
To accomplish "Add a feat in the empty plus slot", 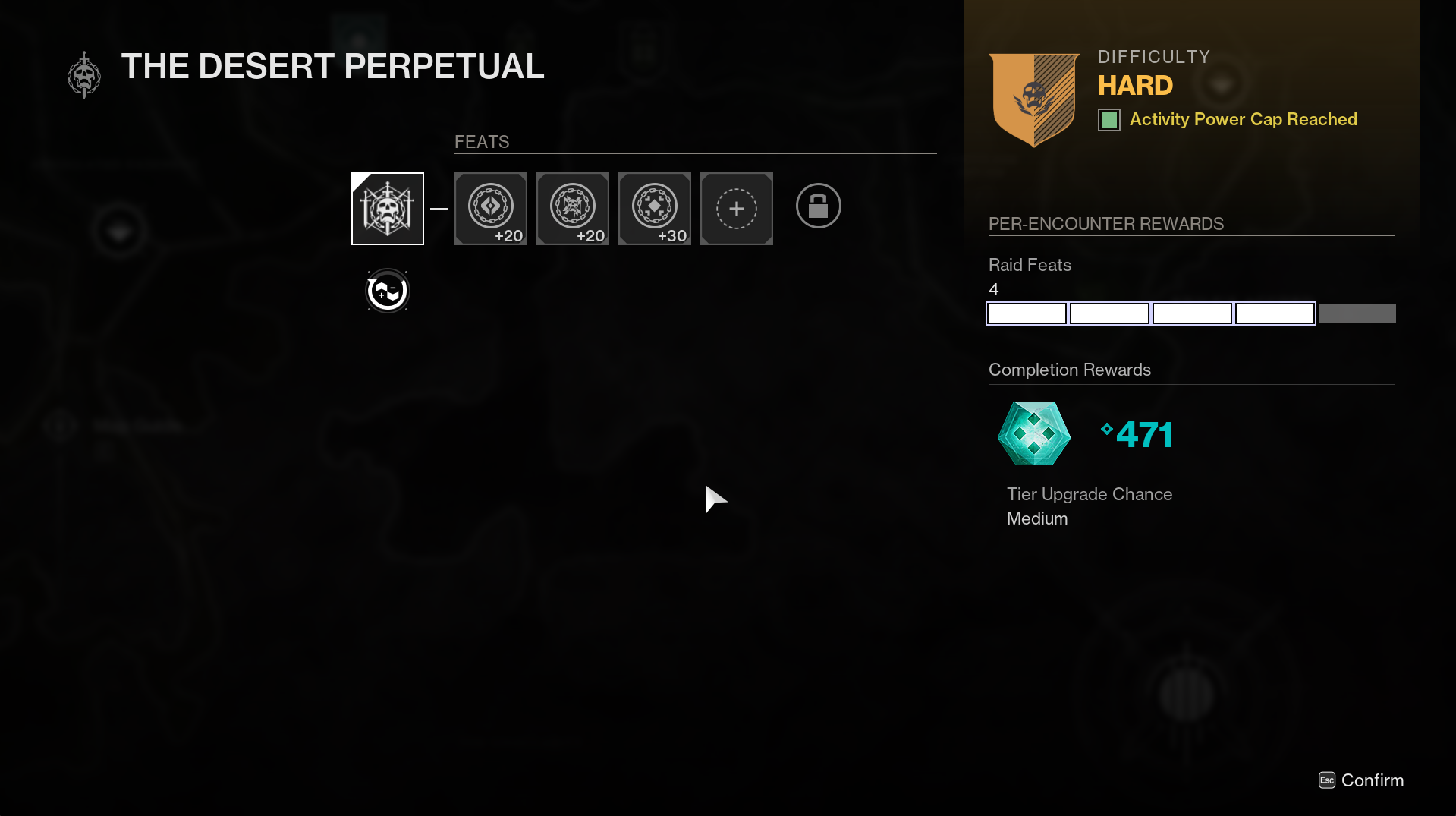I will point(736,209).
